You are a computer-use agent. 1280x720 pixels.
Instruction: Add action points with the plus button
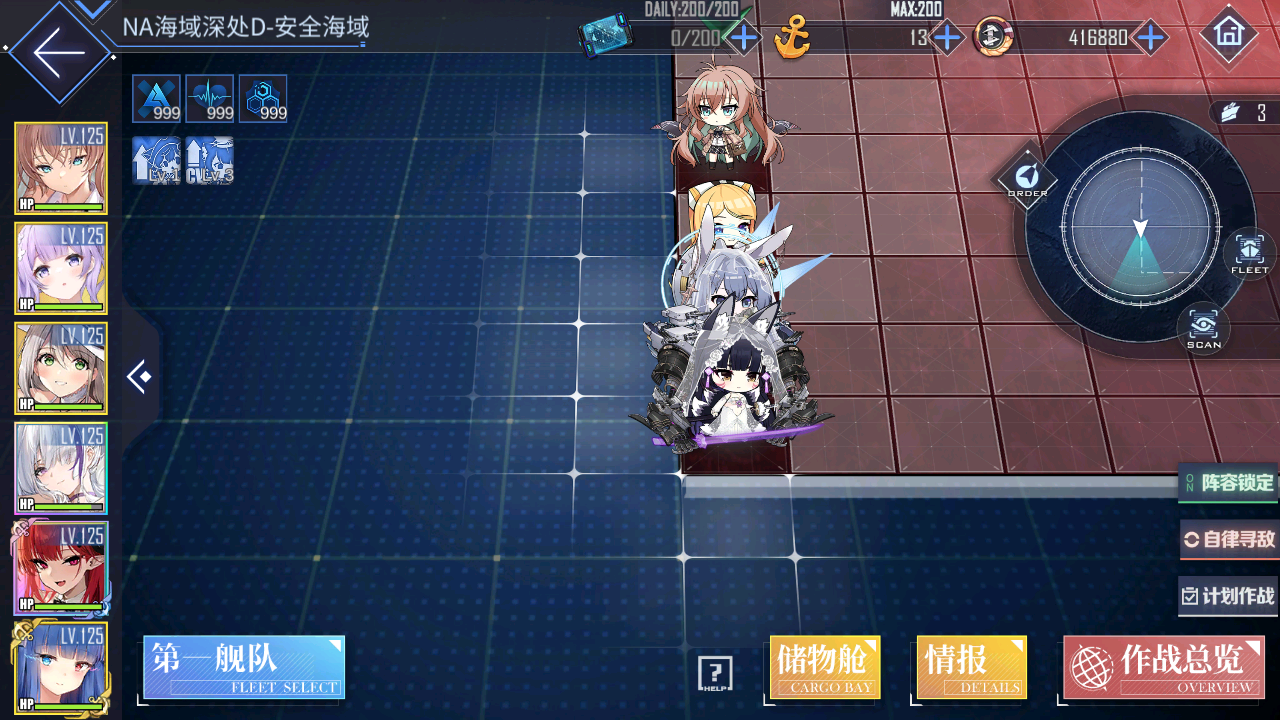(x=743, y=39)
